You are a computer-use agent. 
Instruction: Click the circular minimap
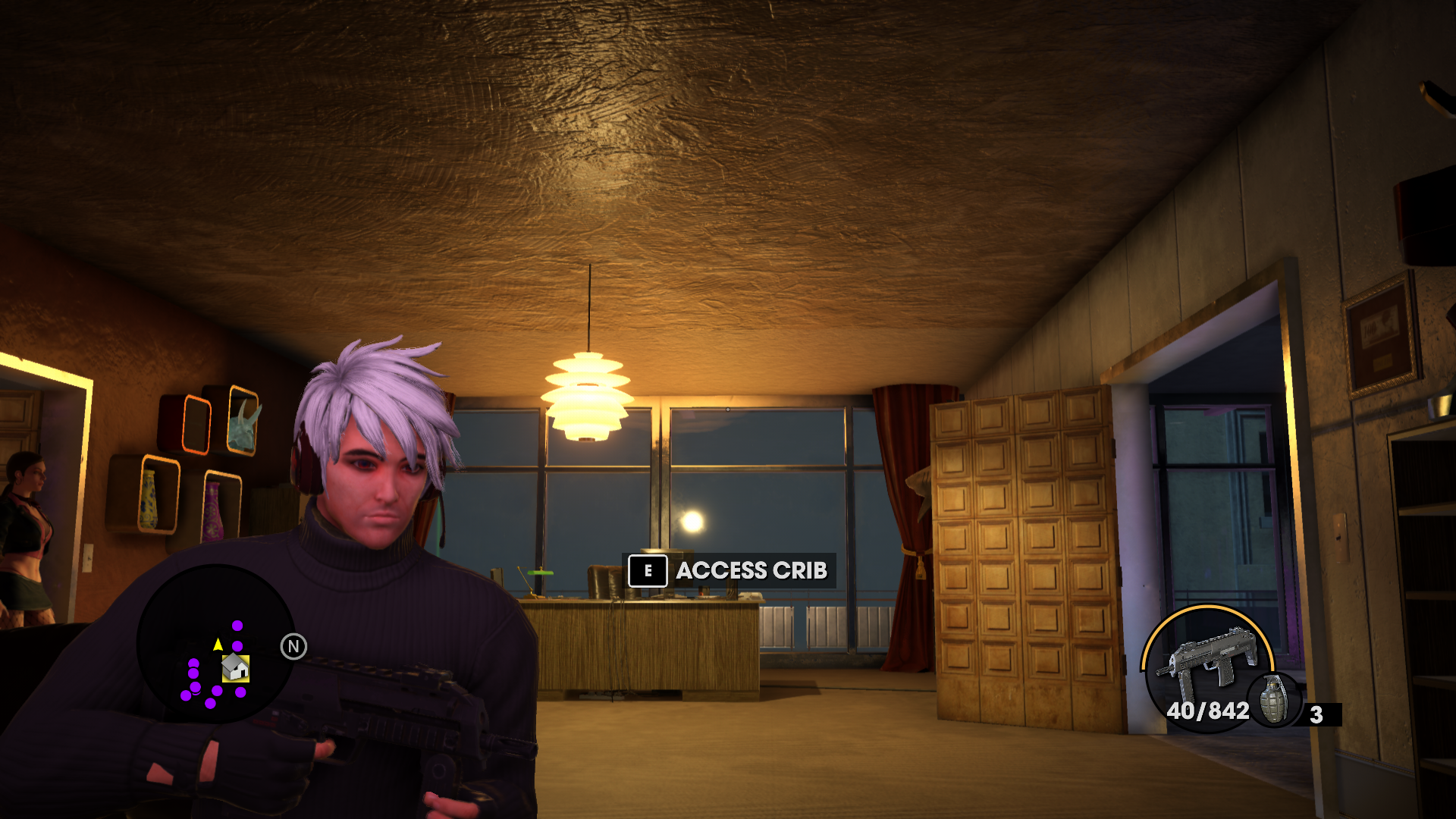coord(215,645)
